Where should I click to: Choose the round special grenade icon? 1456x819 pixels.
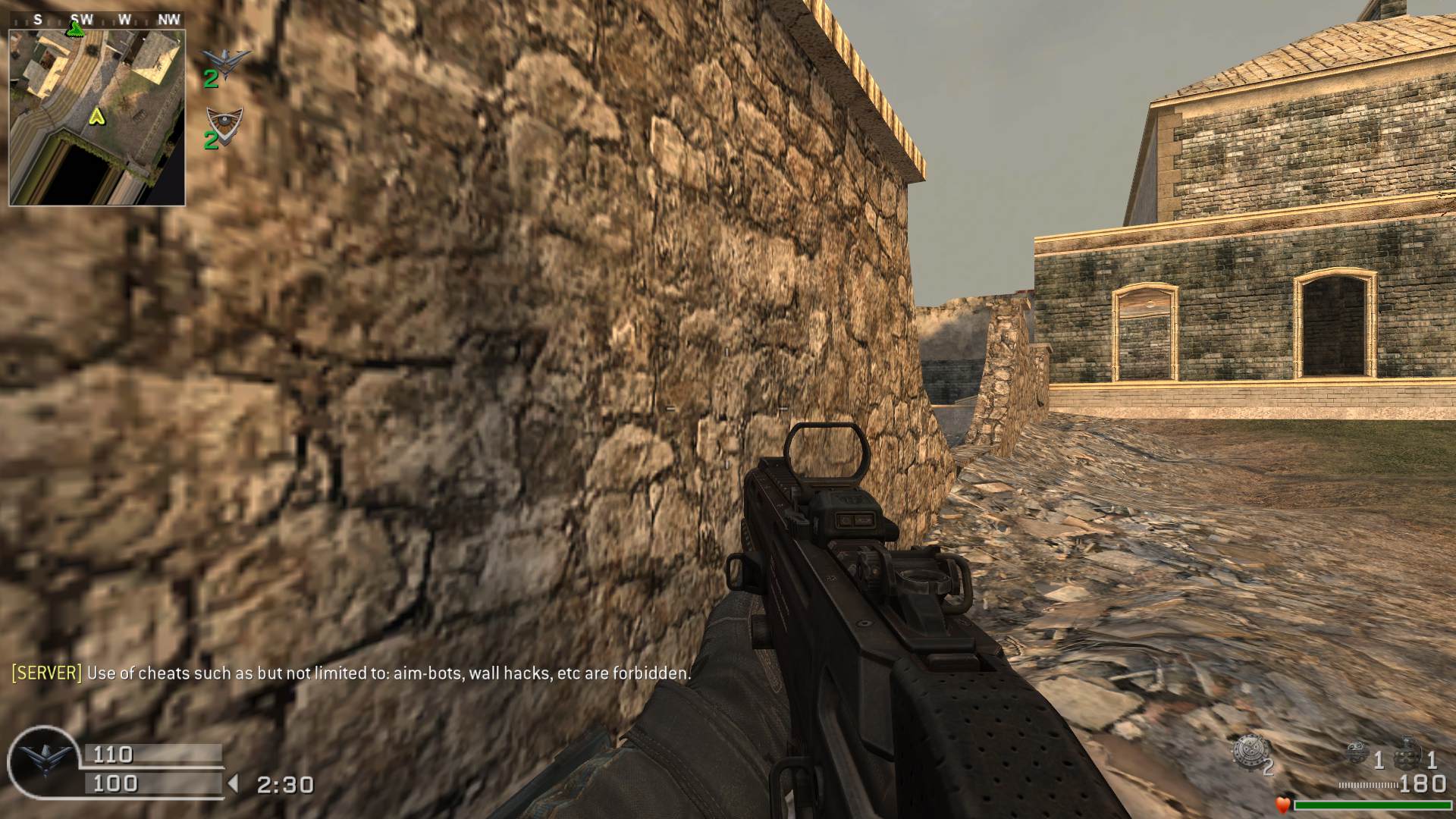pos(1358,752)
